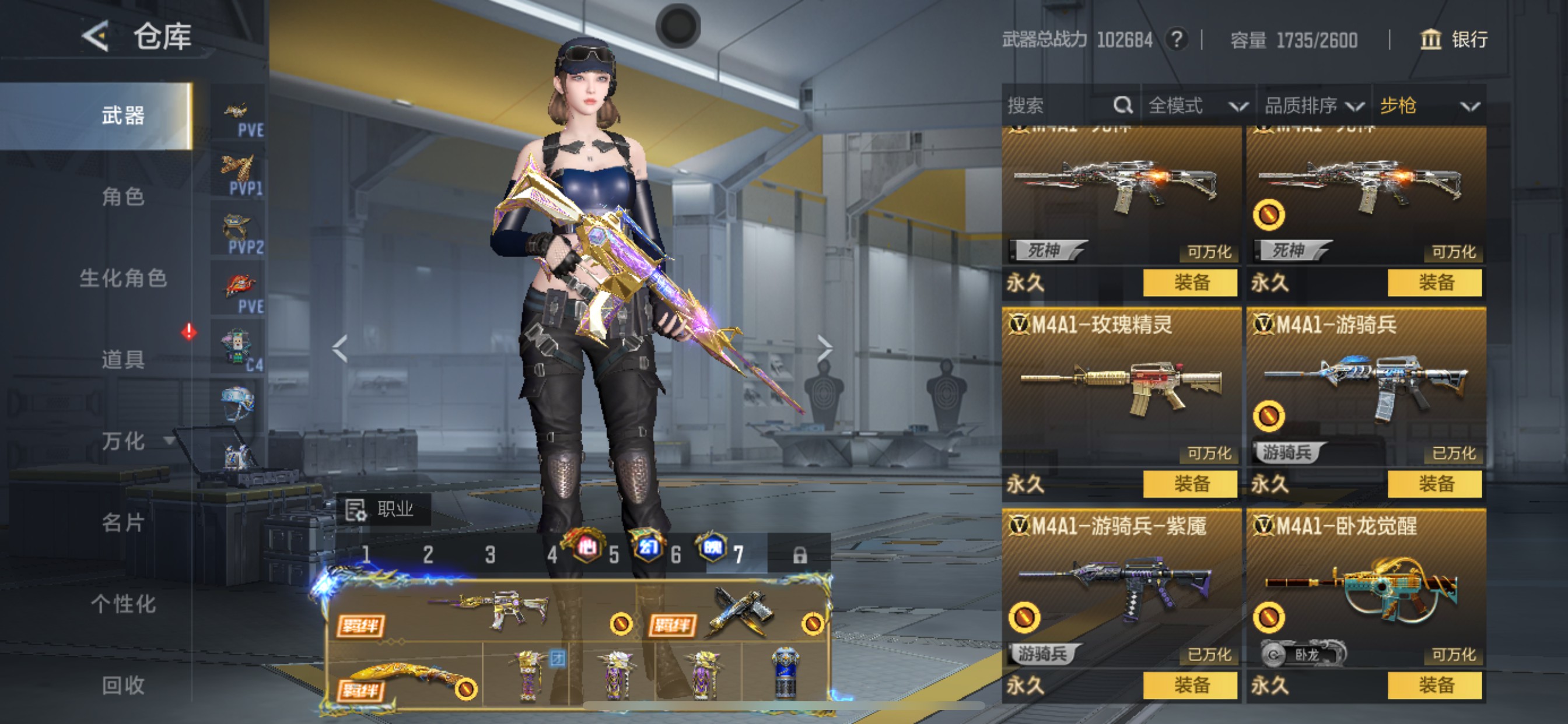Open the 名片 tab

coord(123,522)
